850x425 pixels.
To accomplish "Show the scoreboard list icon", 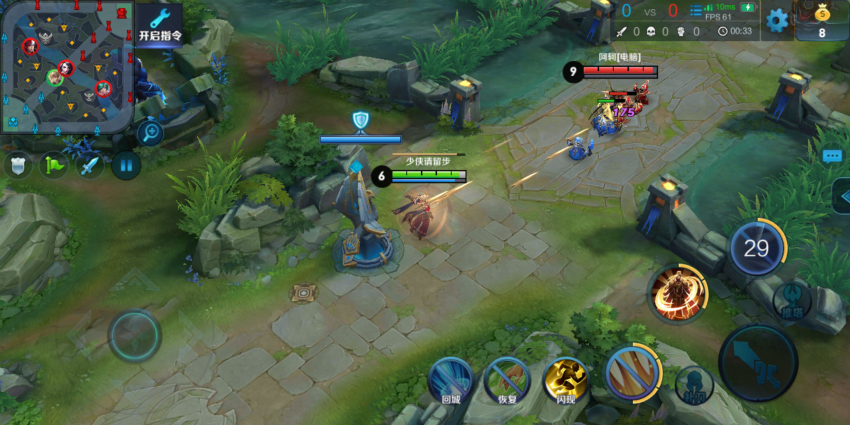I will tap(697, 11).
